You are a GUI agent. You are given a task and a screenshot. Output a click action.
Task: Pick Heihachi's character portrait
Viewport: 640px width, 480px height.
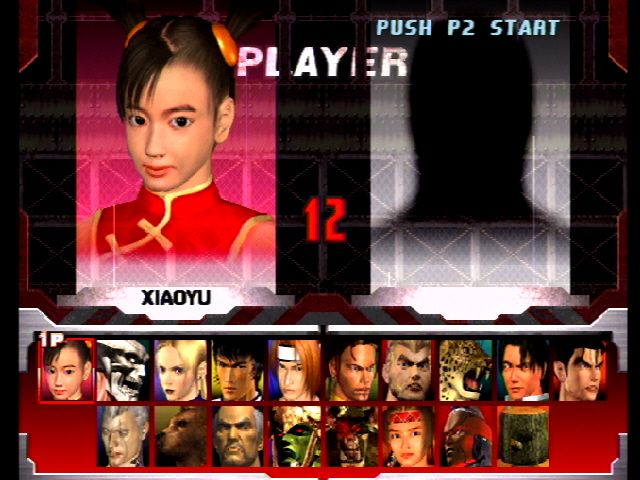[238, 435]
